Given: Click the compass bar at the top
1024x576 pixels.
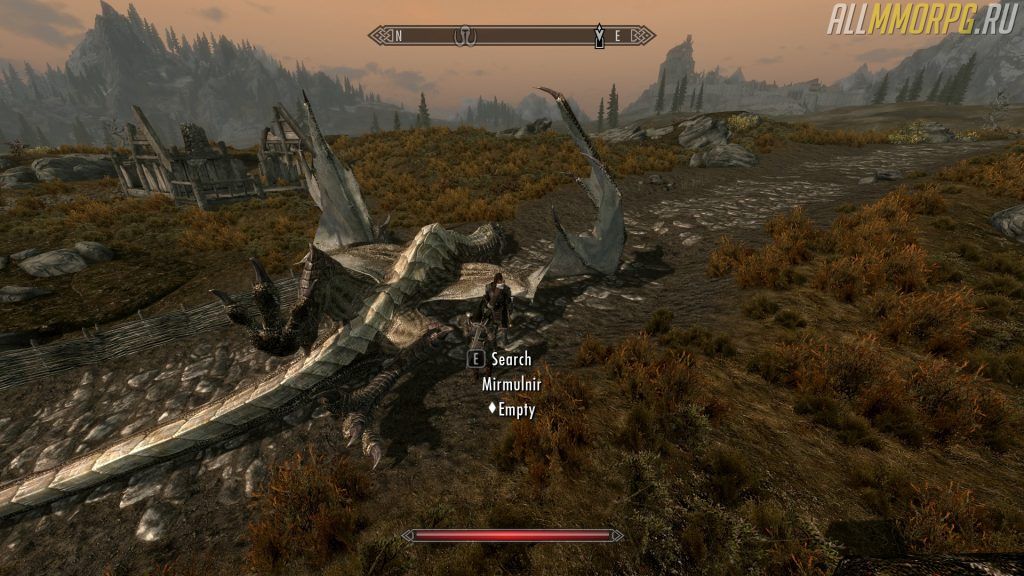Looking at the screenshot, I should pyautogui.click(x=511, y=37).
